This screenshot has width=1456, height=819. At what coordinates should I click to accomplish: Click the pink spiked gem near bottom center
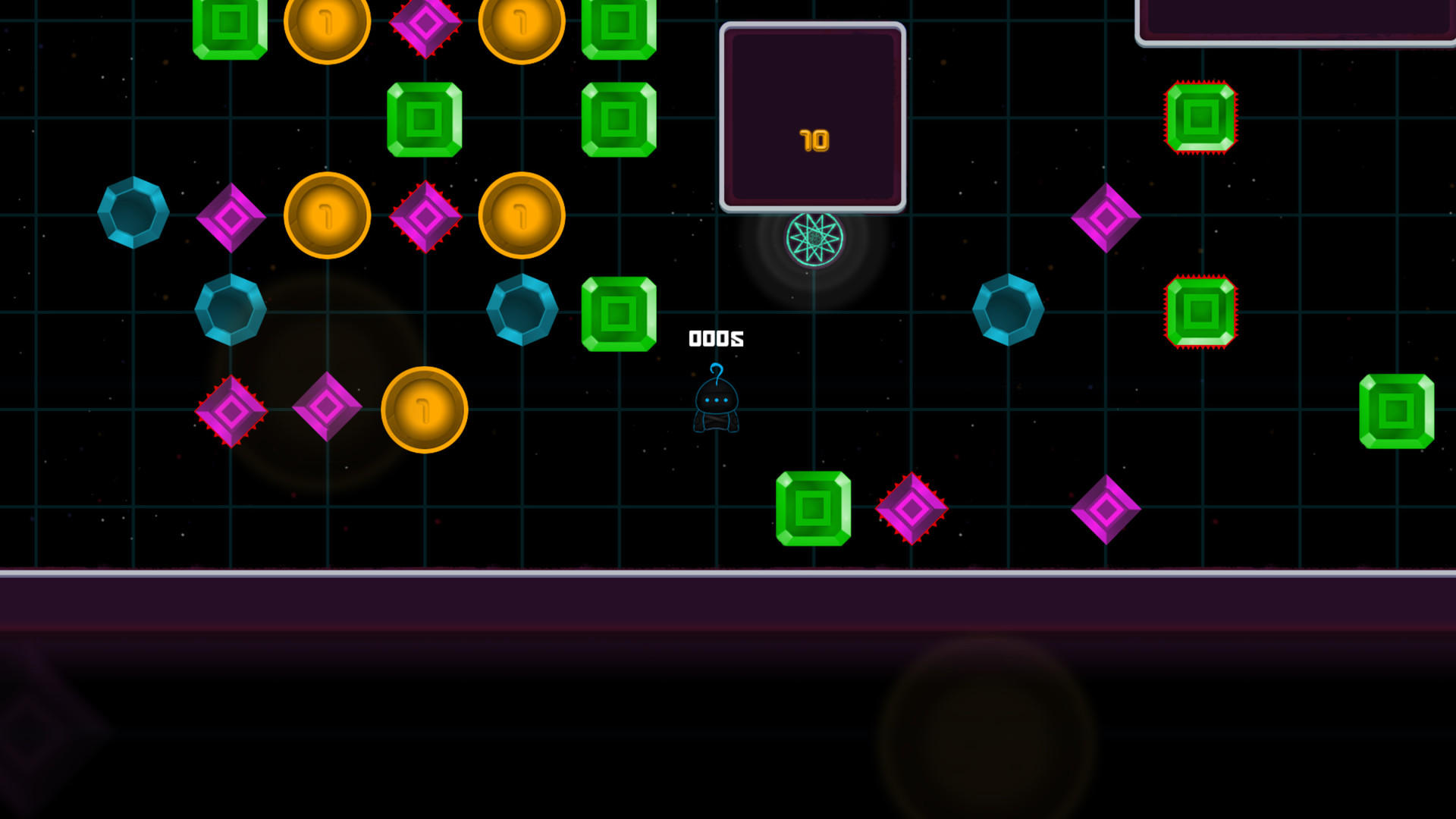click(912, 510)
